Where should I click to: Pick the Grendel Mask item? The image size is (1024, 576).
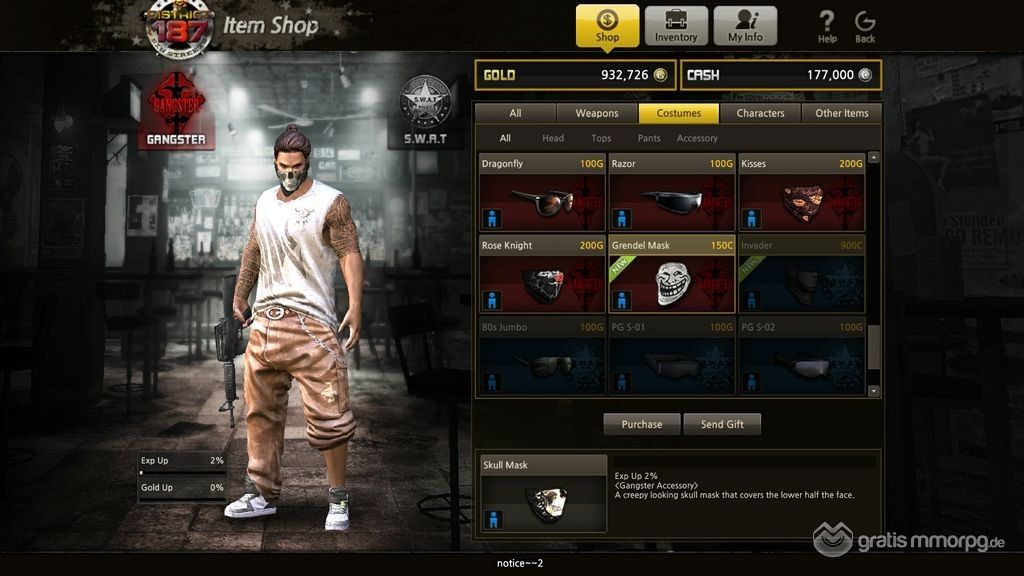pos(672,275)
